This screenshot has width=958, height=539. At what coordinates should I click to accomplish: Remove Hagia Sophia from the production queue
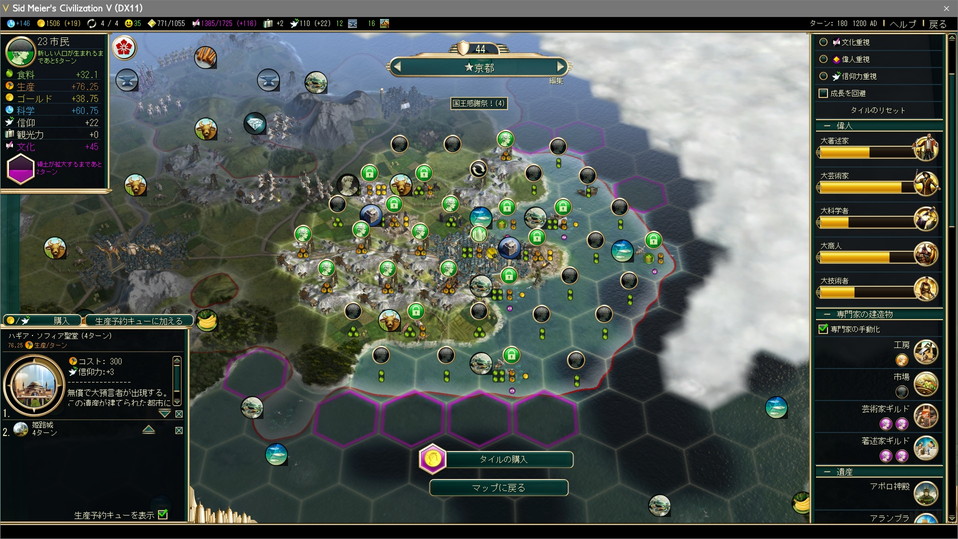click(179, 414)
